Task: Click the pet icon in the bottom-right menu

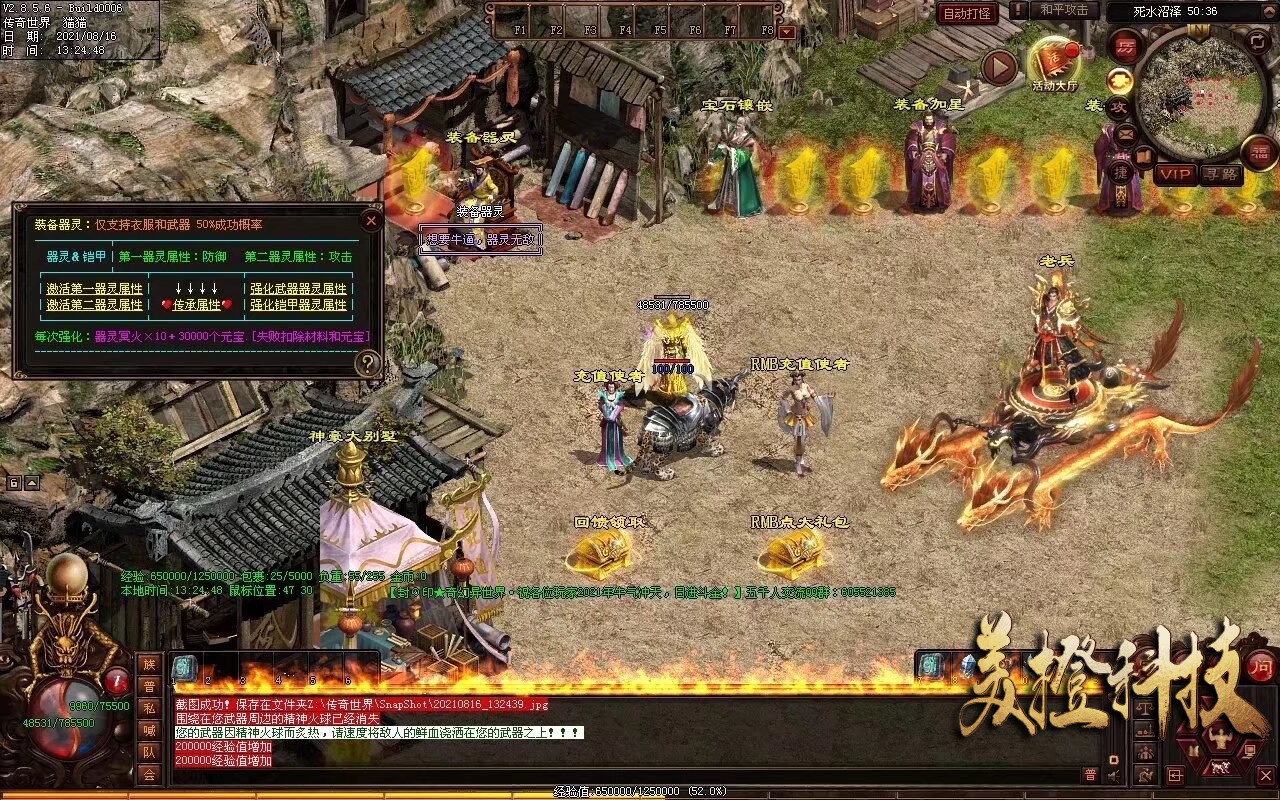Action: [1221, 765]
